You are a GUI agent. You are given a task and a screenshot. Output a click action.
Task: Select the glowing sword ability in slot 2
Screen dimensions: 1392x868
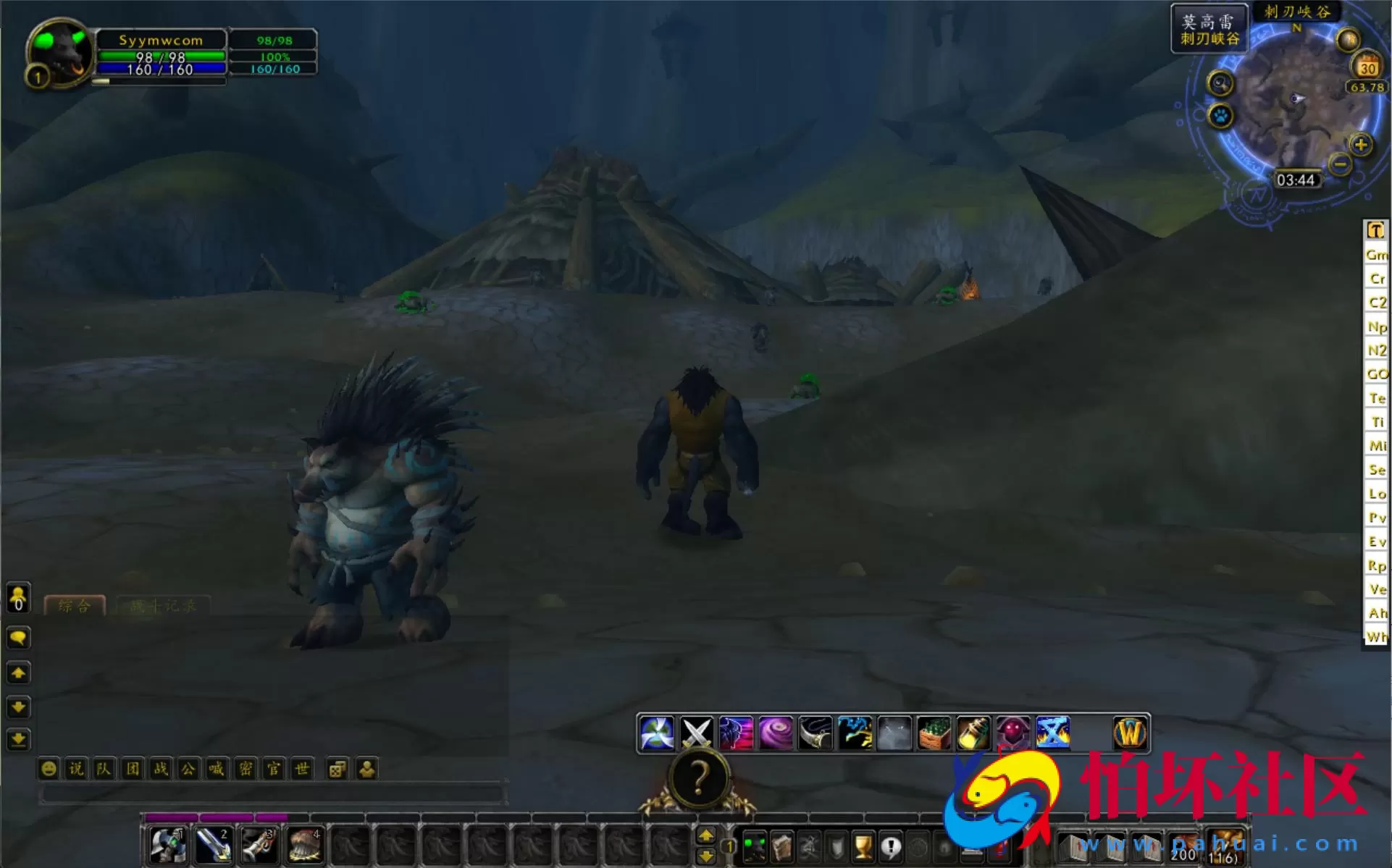[x=212, y=844]
